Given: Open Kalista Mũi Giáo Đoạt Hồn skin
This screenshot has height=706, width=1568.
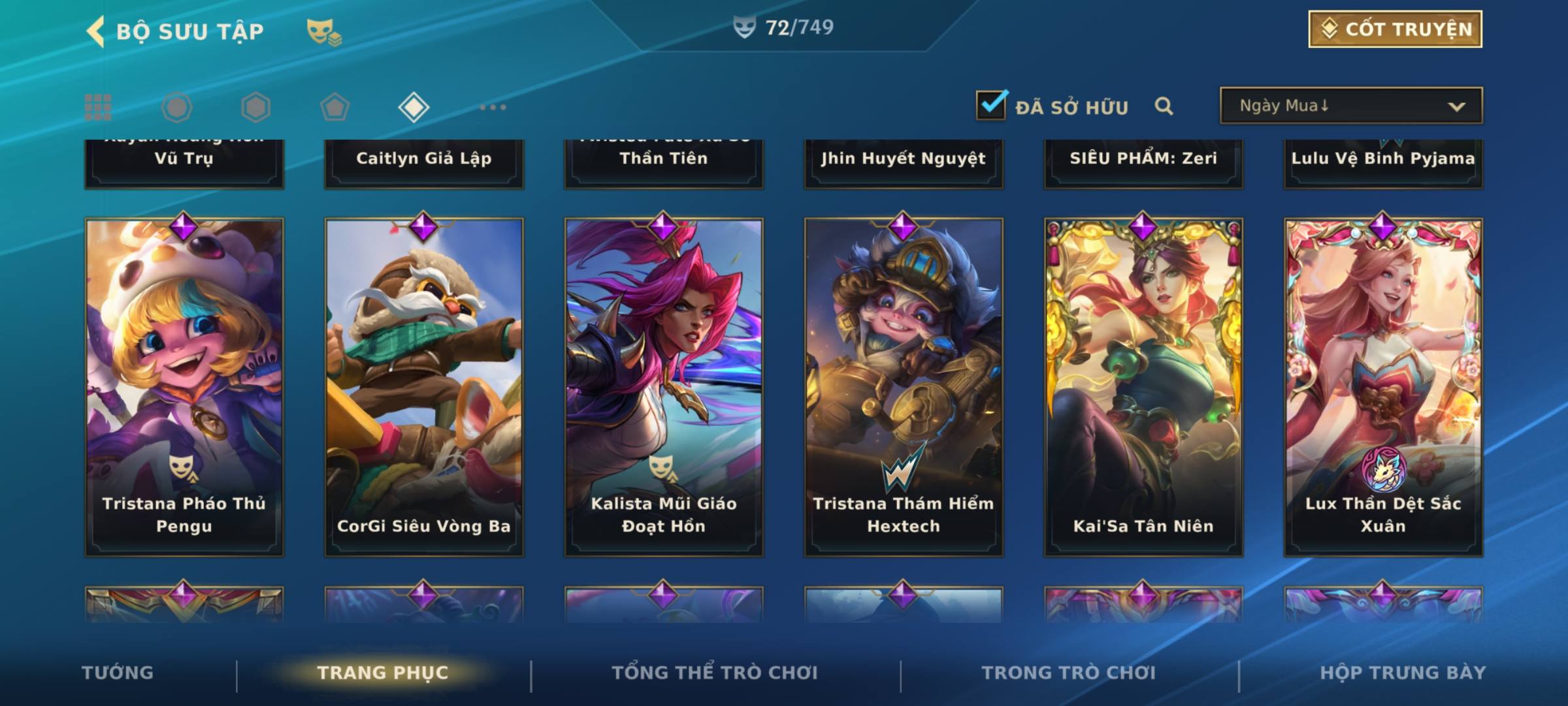Looking at the screenshot, I should (664, 387).
